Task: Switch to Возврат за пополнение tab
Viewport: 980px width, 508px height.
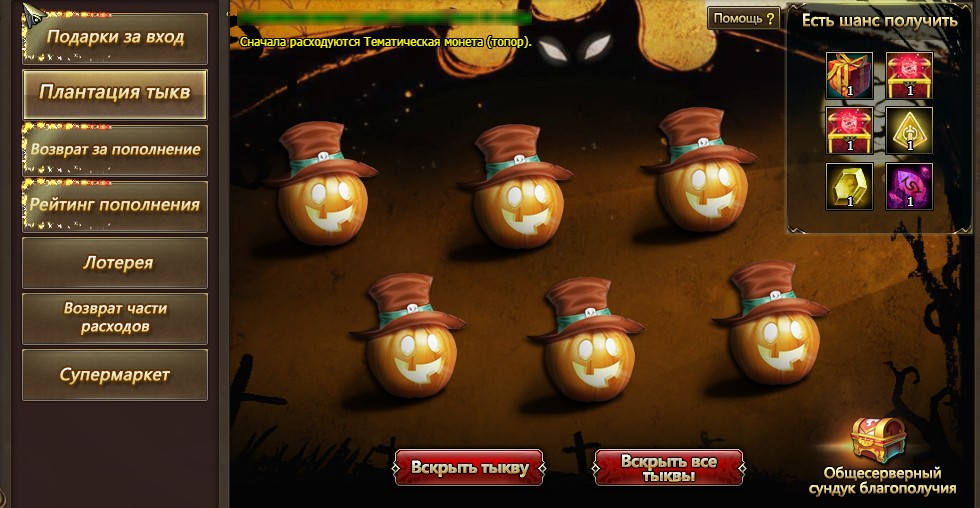Action: pyautogui.click(x=115, y=150)
